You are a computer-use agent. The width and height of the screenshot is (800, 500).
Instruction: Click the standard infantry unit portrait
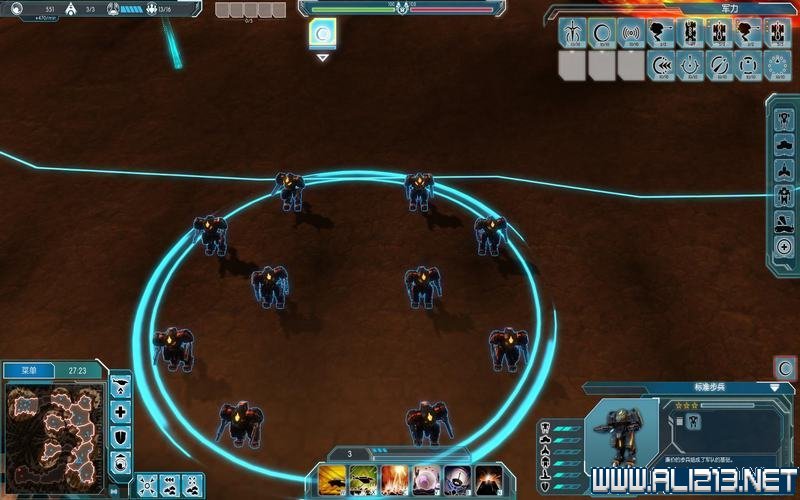621,431
